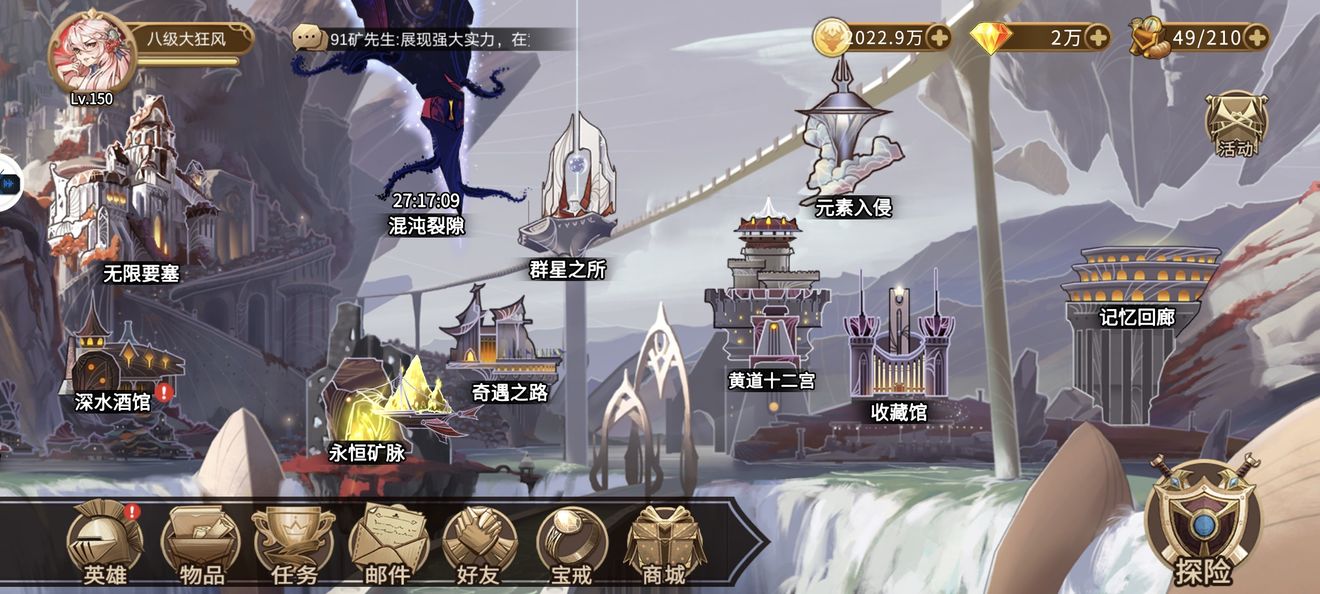Open the 好友 friends list
Screen dimensions: 1320x594
pos(479,545)
